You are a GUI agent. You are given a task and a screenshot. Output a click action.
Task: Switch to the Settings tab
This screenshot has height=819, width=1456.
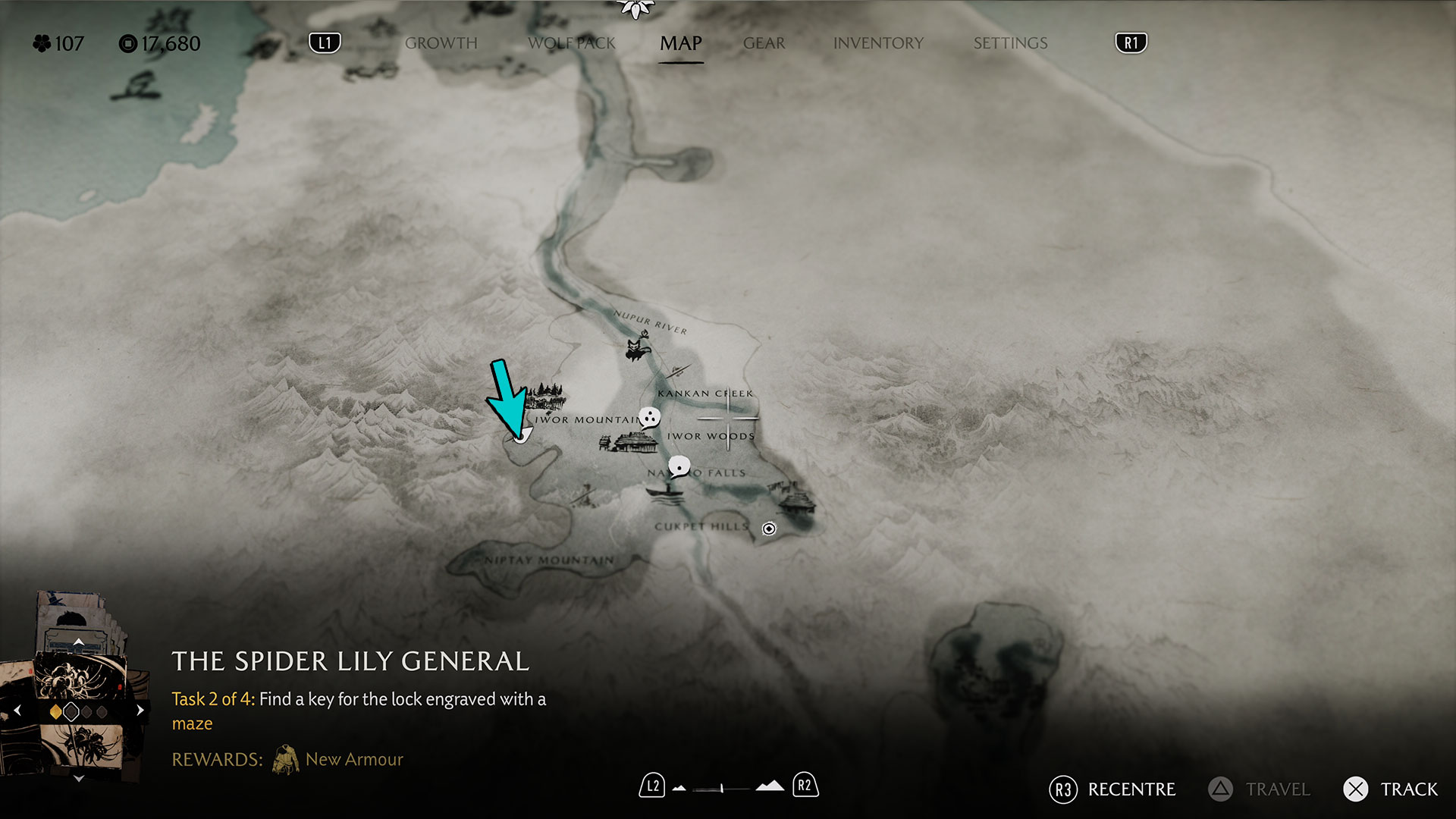(1010, 43)
